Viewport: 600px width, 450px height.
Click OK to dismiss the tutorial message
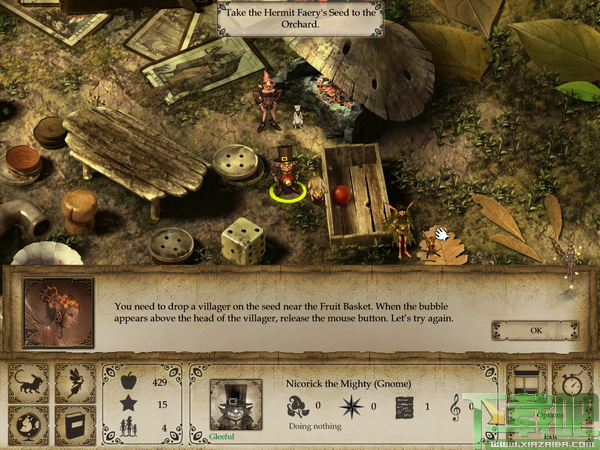(535, 330)
